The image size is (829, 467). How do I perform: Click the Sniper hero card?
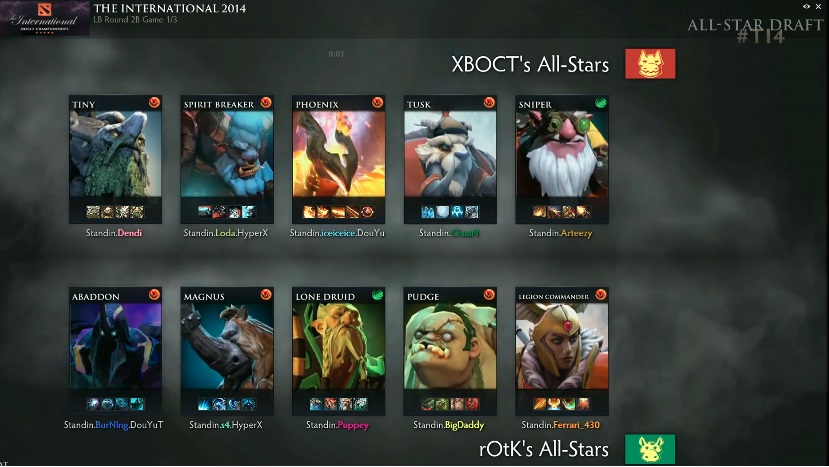click(x=562, y=155)
